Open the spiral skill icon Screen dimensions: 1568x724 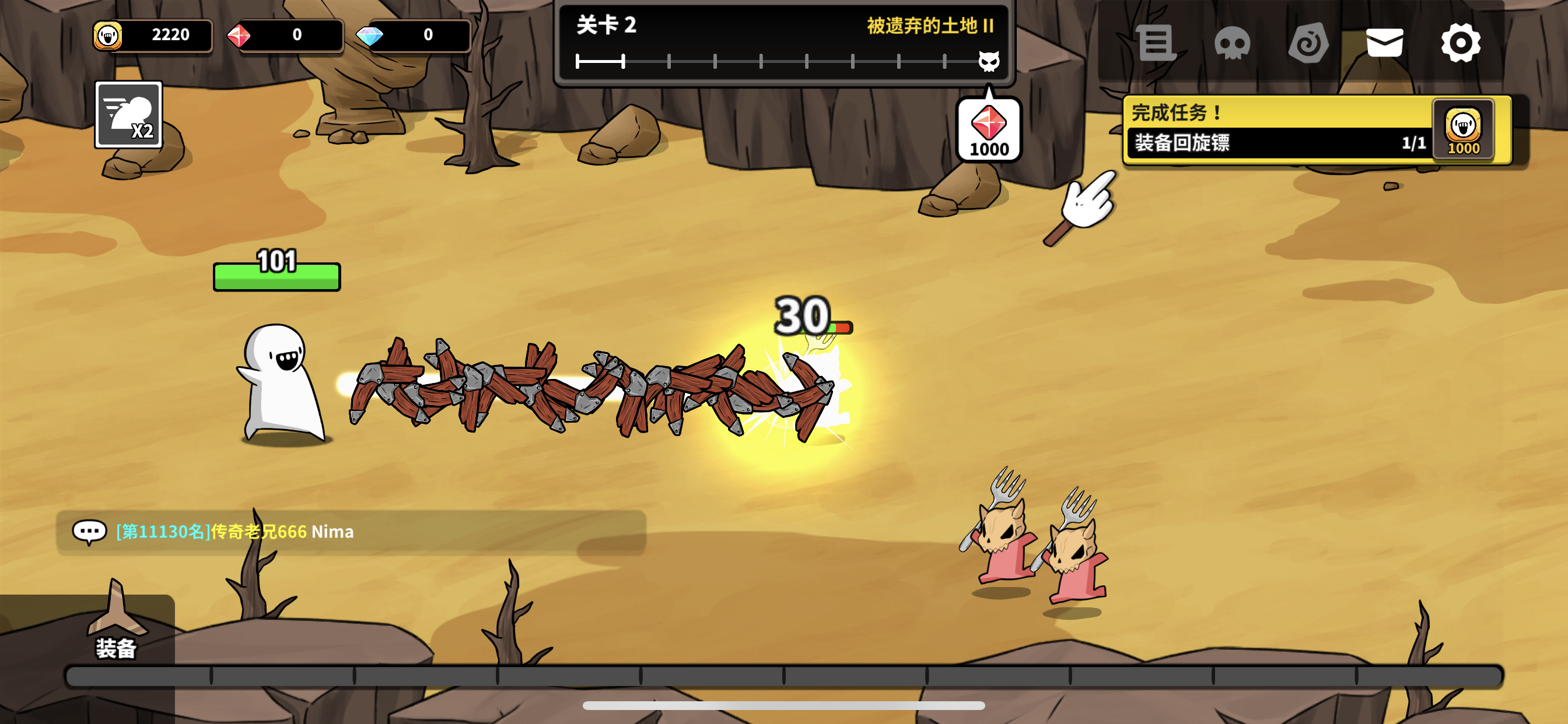(1308, 43)
